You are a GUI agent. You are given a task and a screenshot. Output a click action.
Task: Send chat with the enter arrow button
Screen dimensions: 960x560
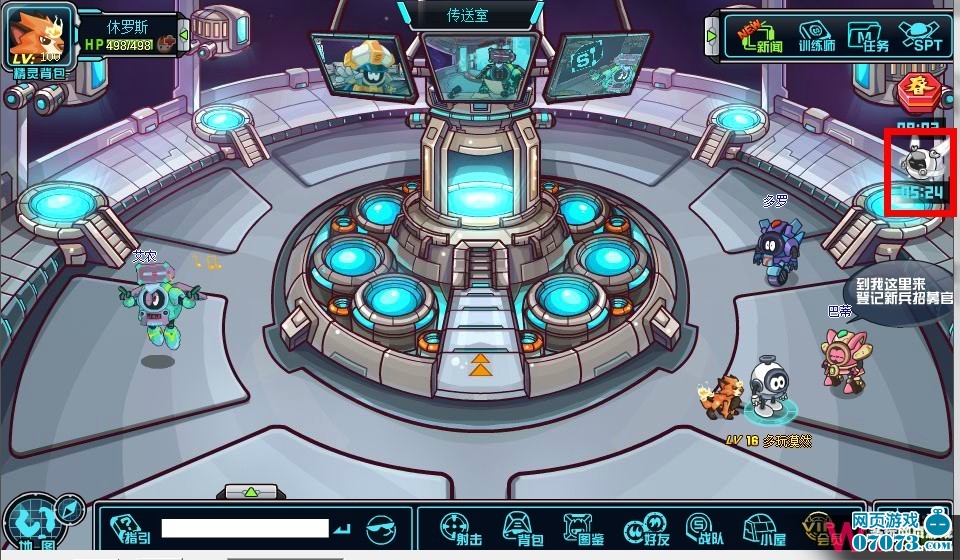(343, 528)
